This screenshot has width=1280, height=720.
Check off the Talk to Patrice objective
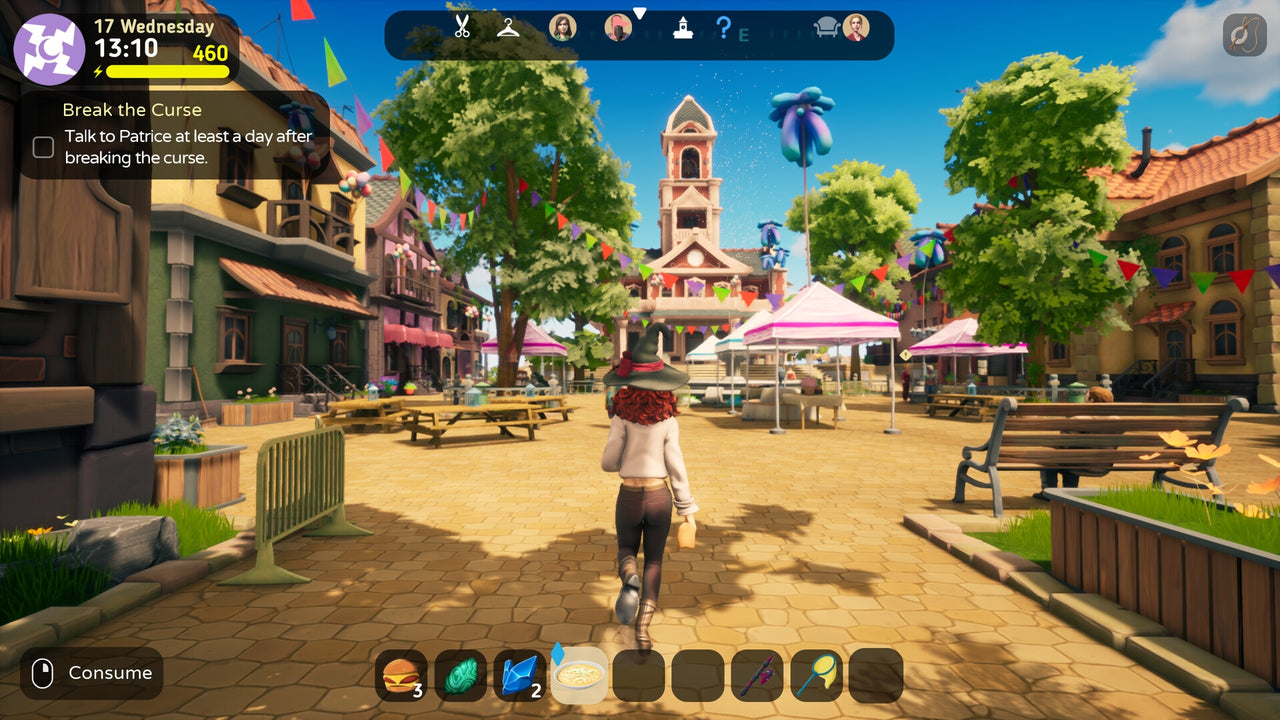tap(43, 147)
